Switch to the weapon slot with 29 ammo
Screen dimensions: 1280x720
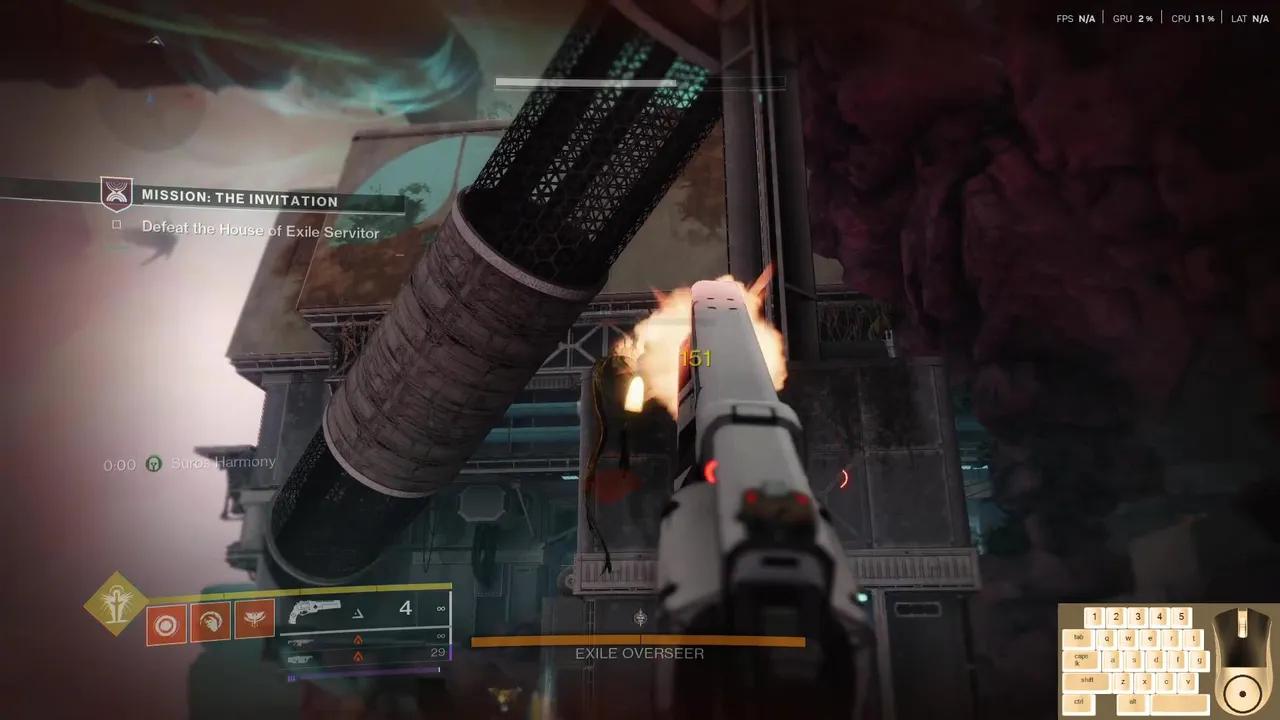click(365, 655)
